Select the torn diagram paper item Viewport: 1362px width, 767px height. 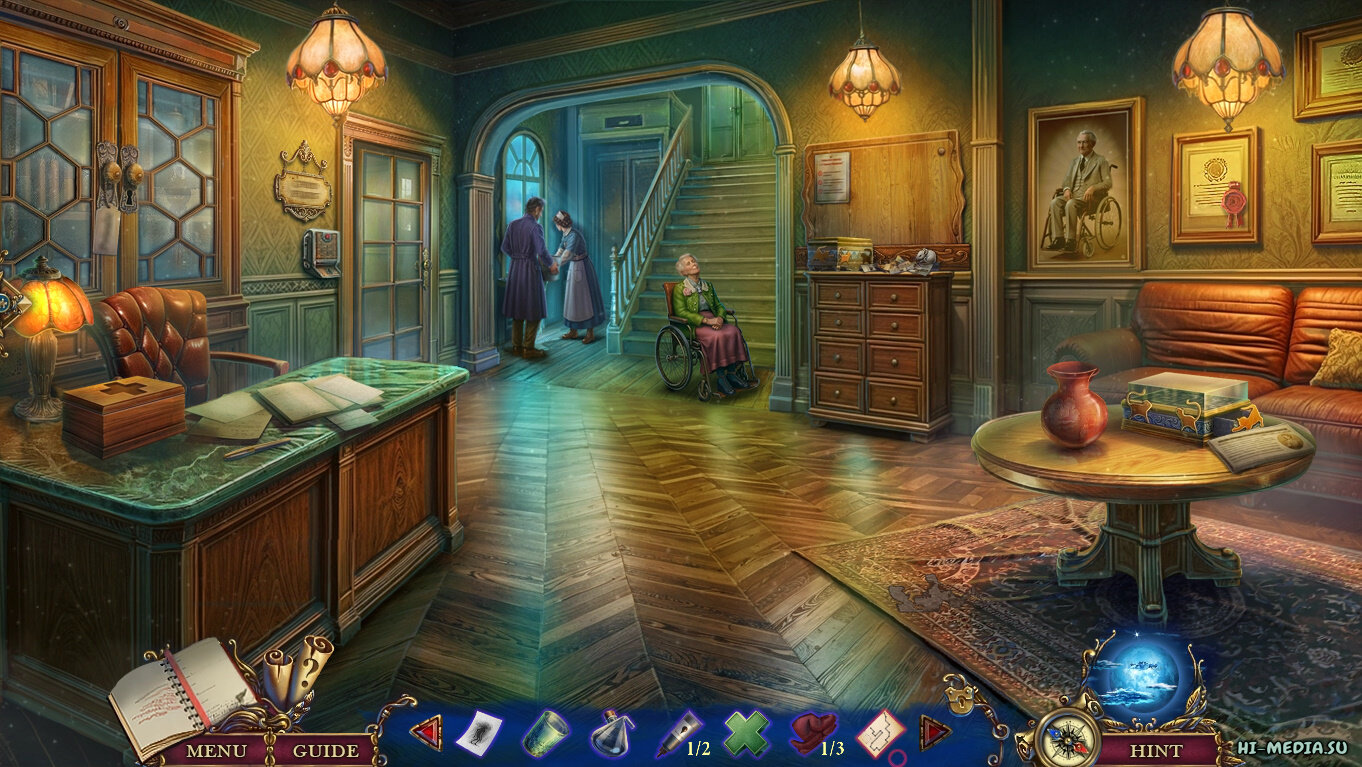pyautogui.click(x=880, y=734)
